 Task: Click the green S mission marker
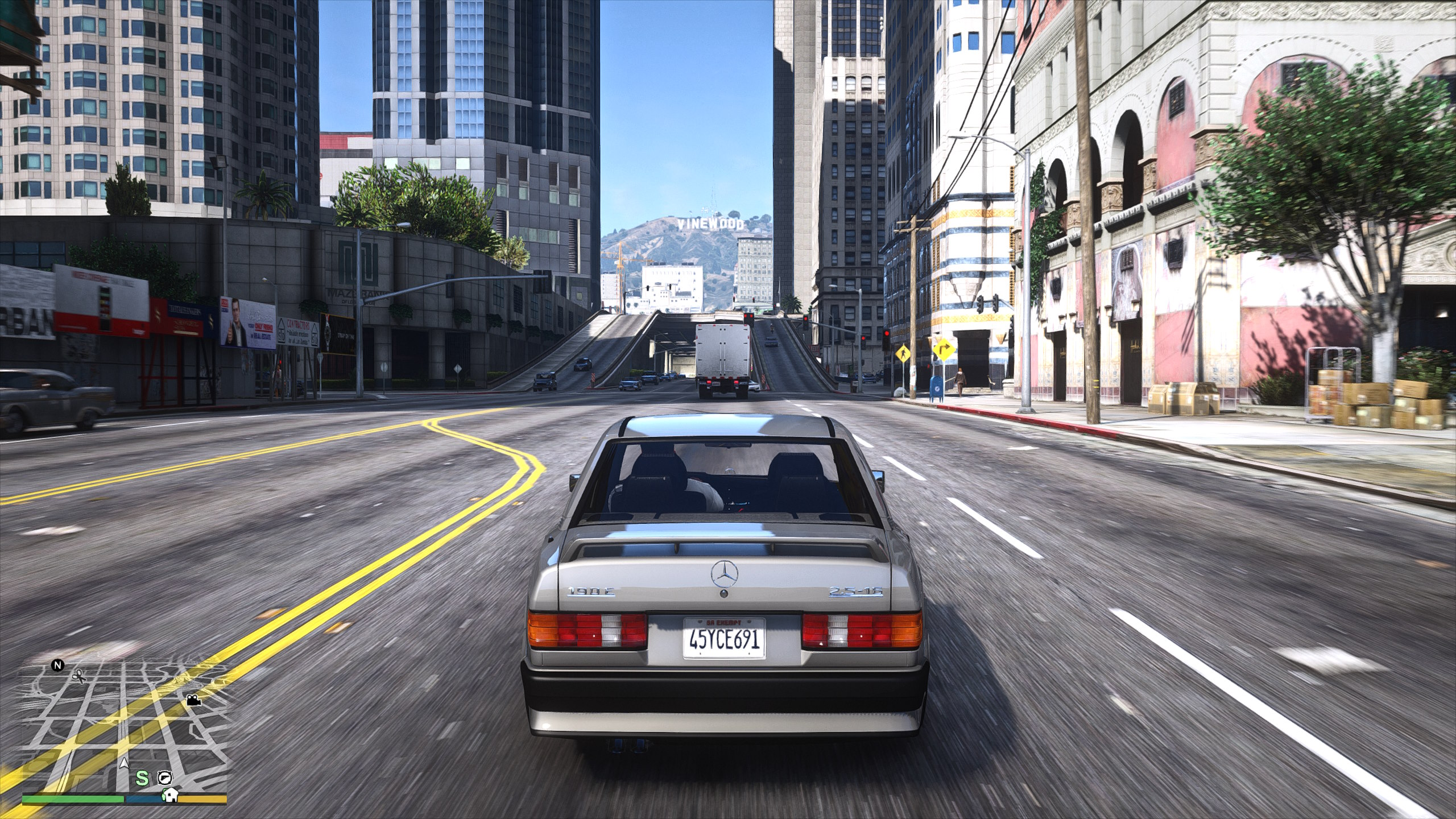[x=142, y=777]
